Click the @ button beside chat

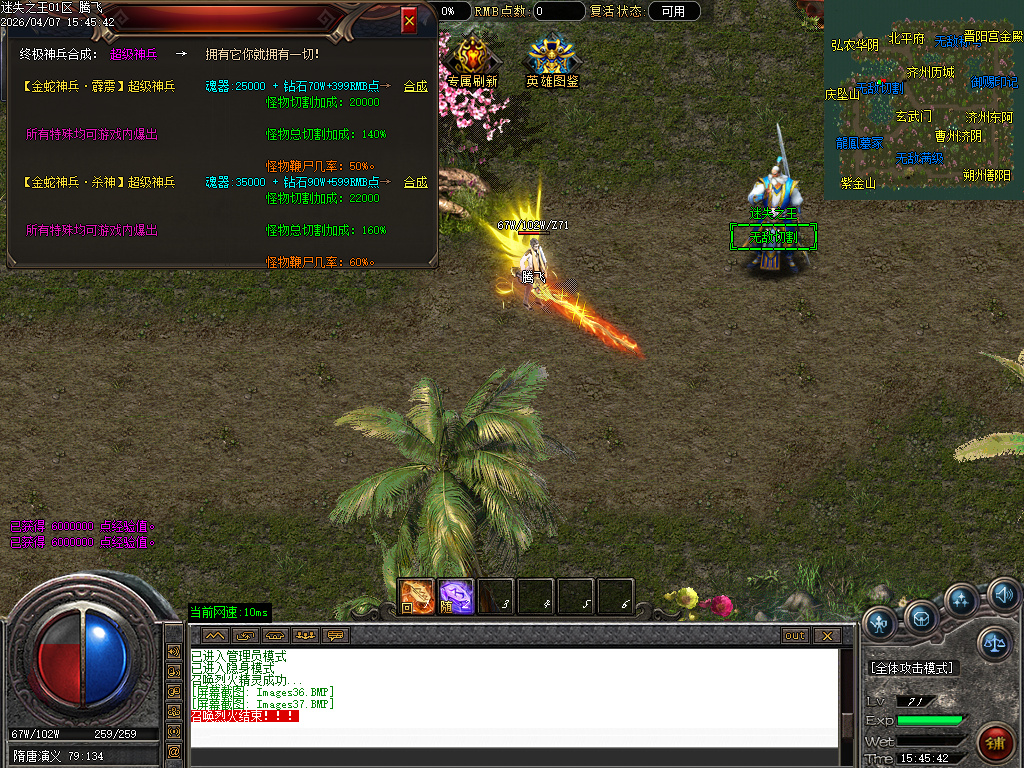click(x=174, y=750)
